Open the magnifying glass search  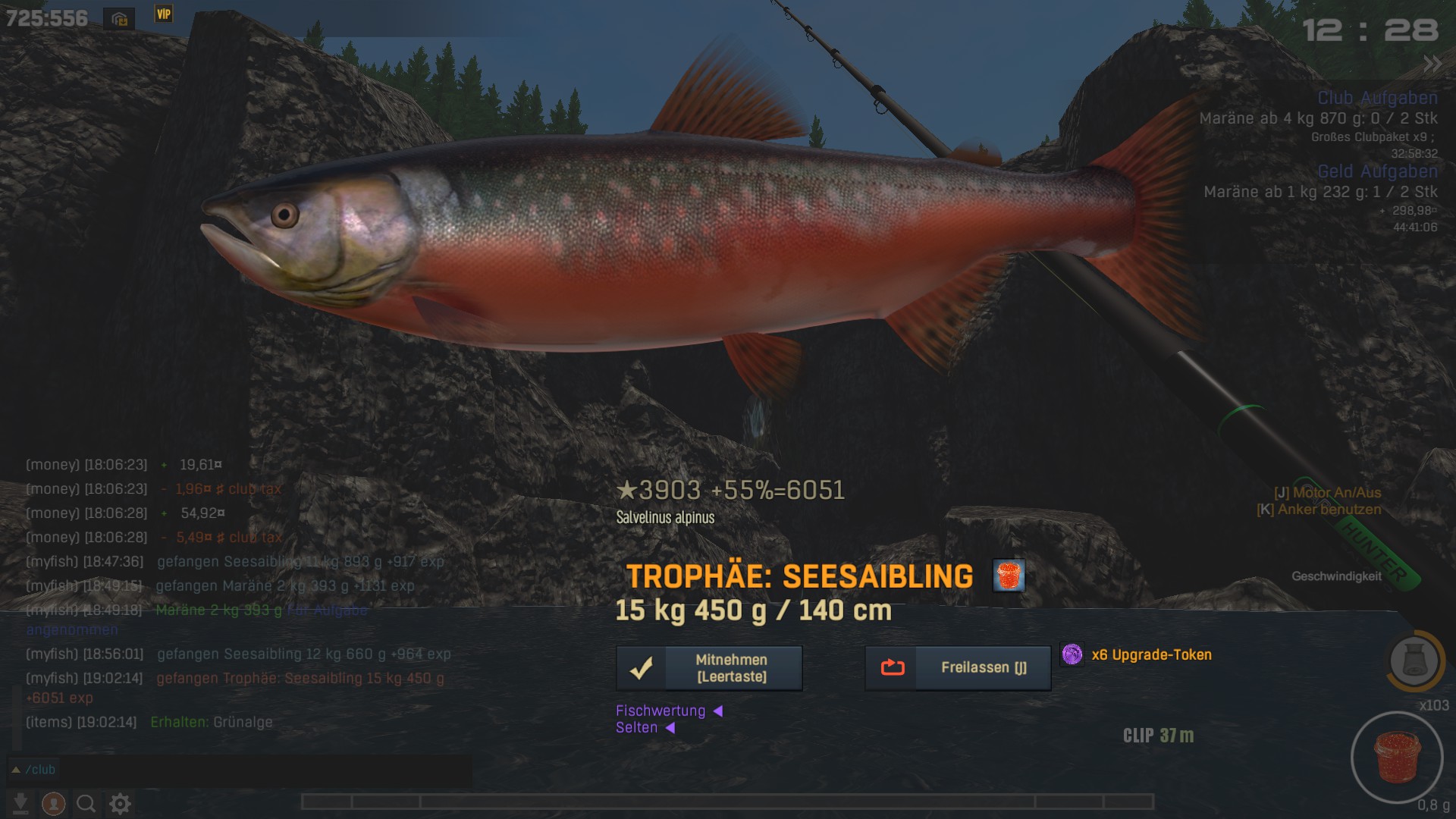(x=86, y=803)
